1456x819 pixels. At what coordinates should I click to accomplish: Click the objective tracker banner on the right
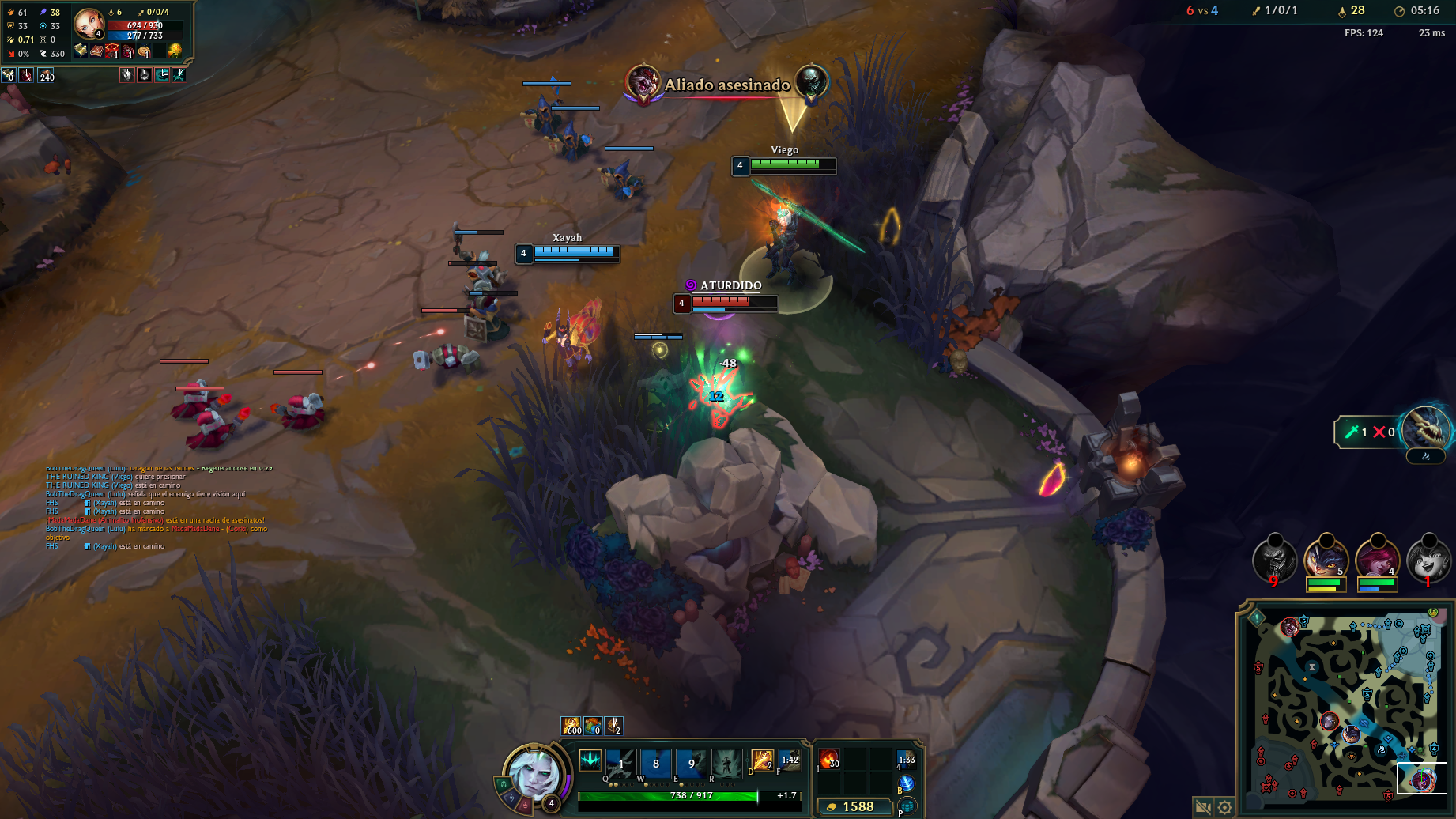(x=1367, y=432)
